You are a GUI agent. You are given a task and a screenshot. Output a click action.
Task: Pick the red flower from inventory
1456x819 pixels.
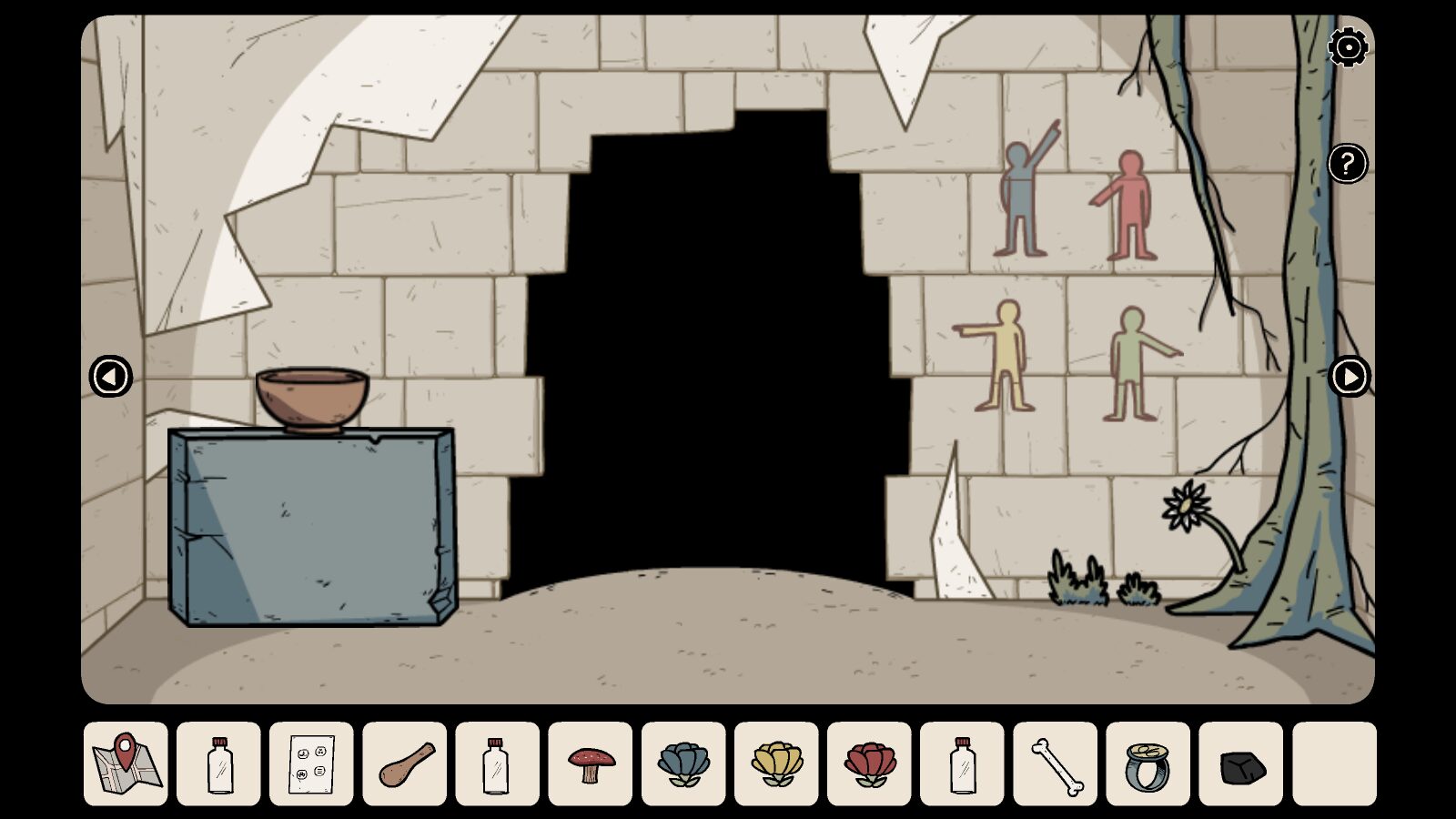(869, 763)
